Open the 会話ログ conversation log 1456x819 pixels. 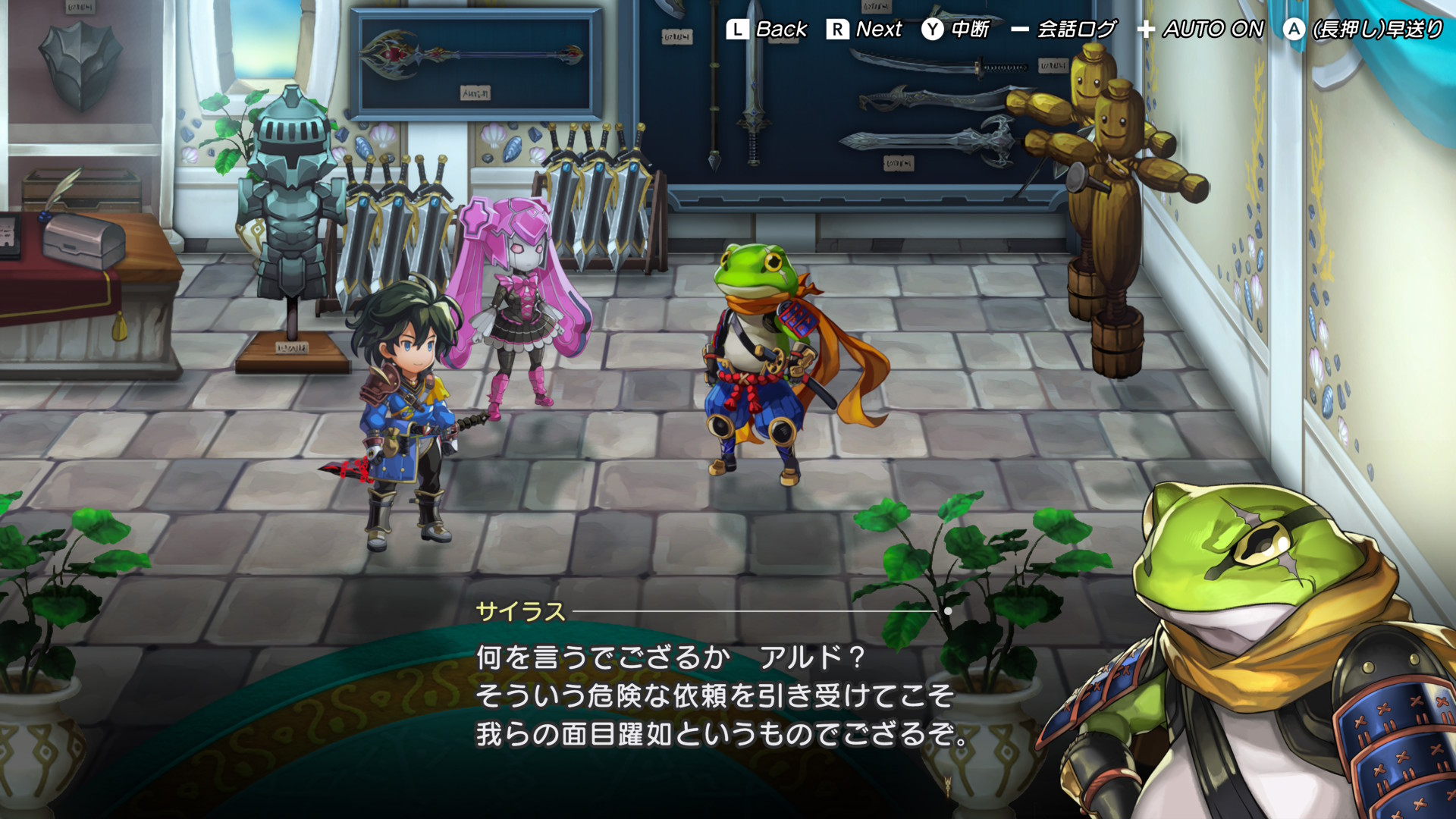tap(1064, 30)
